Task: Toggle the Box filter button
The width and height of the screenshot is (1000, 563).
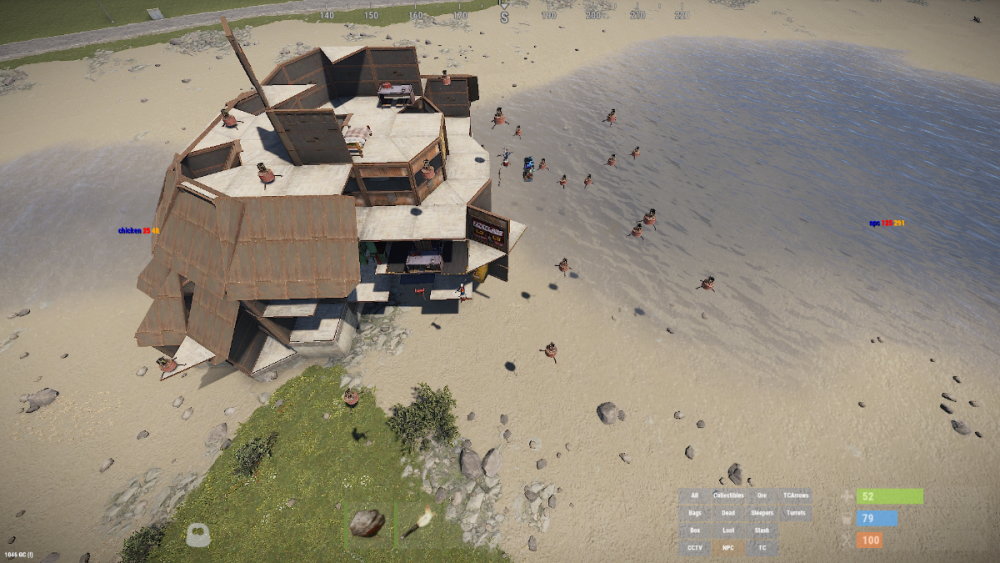Action: point(694,530)
